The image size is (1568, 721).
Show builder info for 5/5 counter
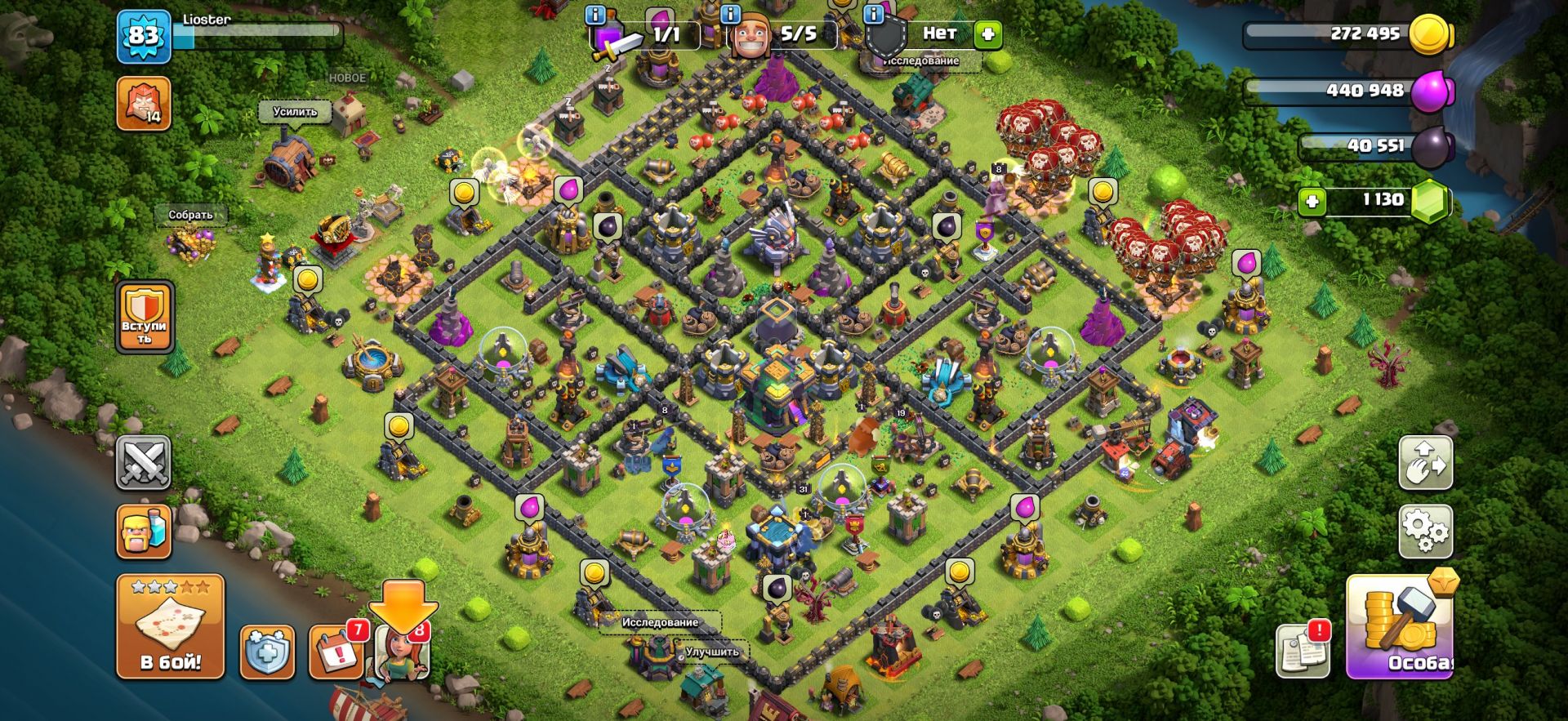point(730,15)
